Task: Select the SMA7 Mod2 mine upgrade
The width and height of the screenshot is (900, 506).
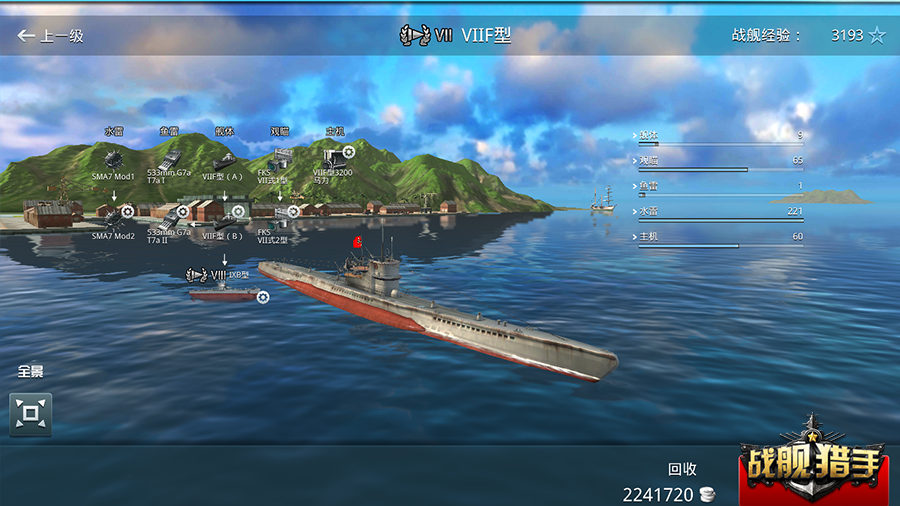Action: tap(115, 215)
